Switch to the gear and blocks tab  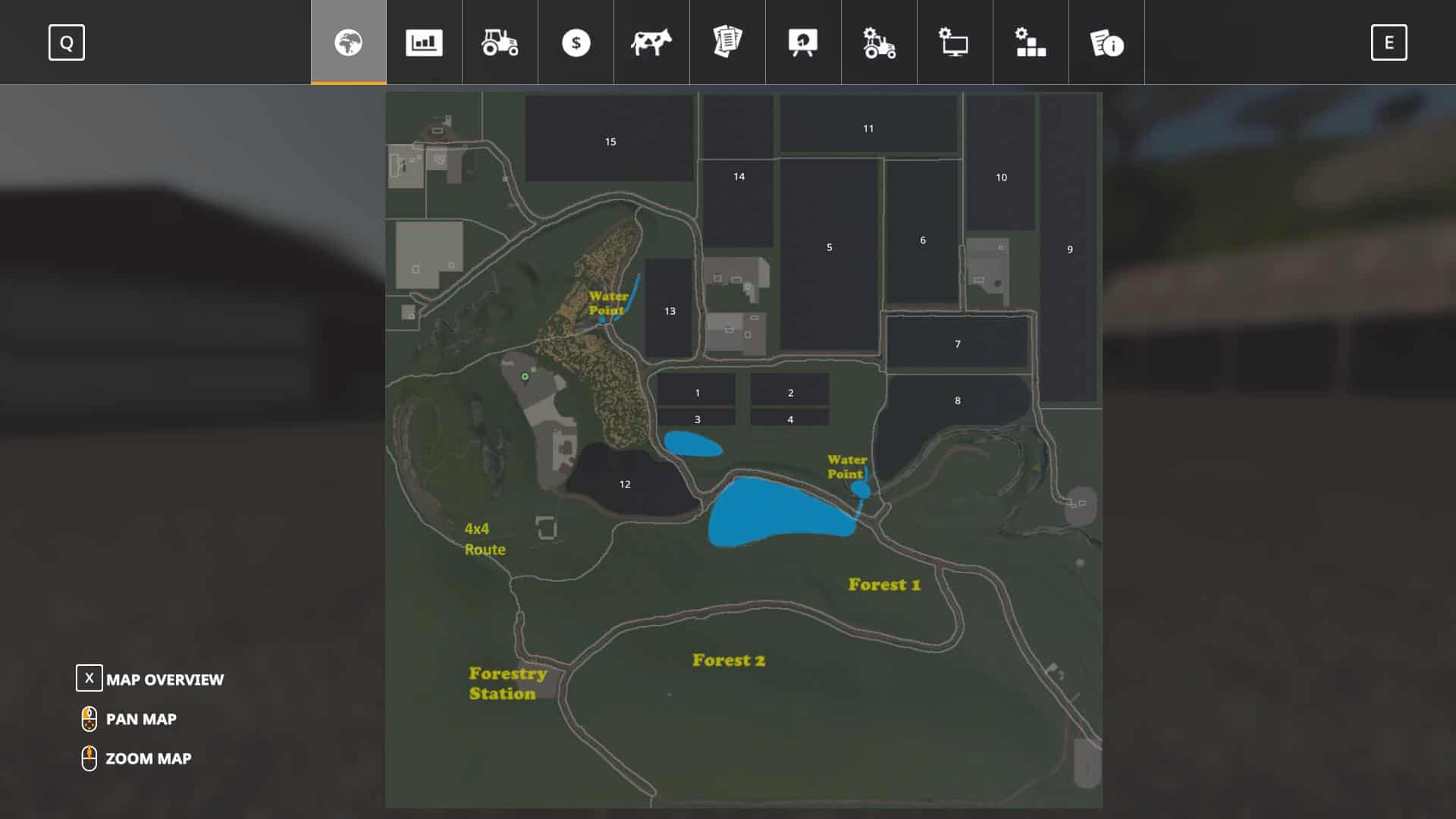pyautogui.click(x=1031, y=42)
